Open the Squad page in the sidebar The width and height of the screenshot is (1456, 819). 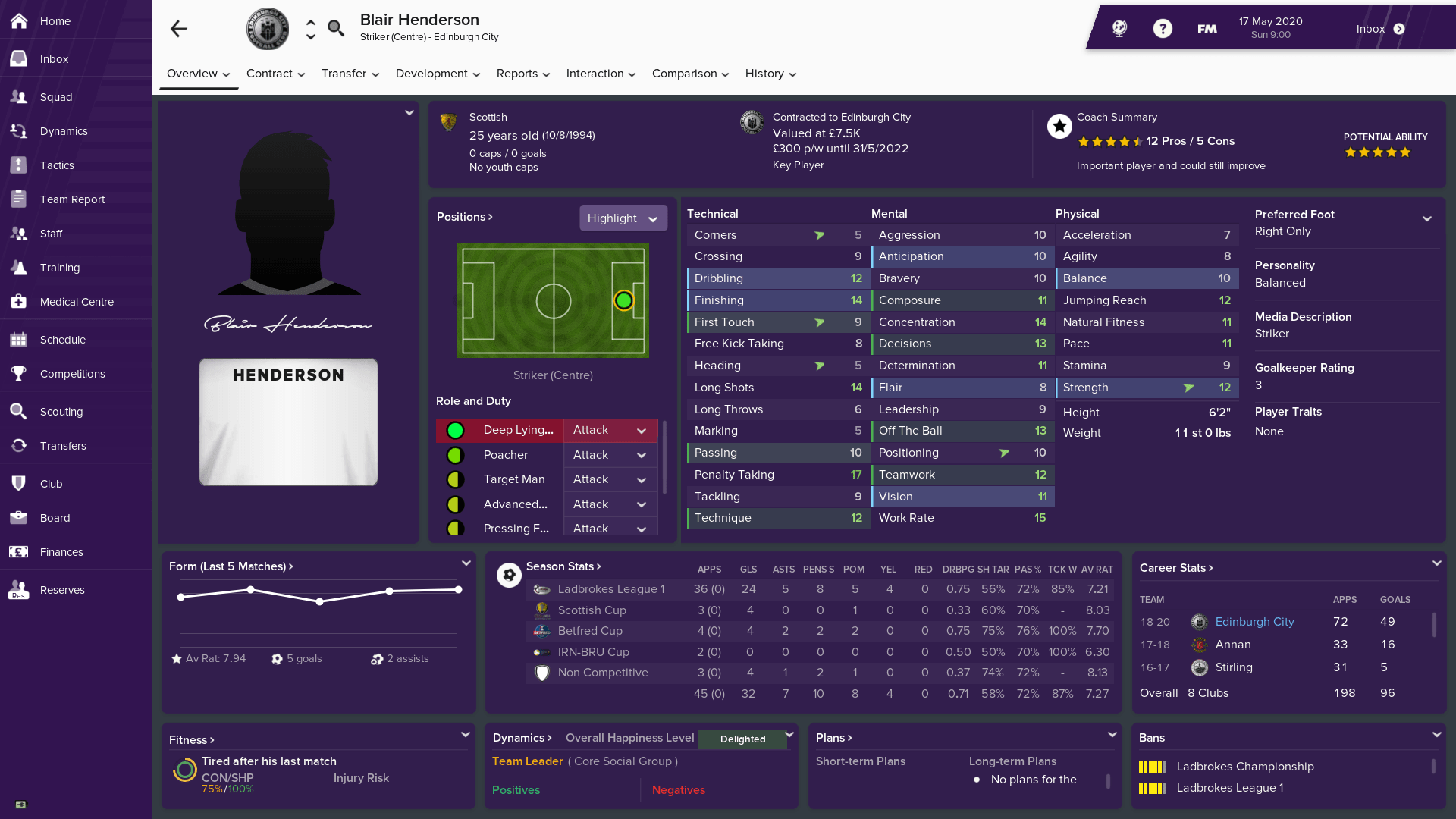[x=56, y=97]
